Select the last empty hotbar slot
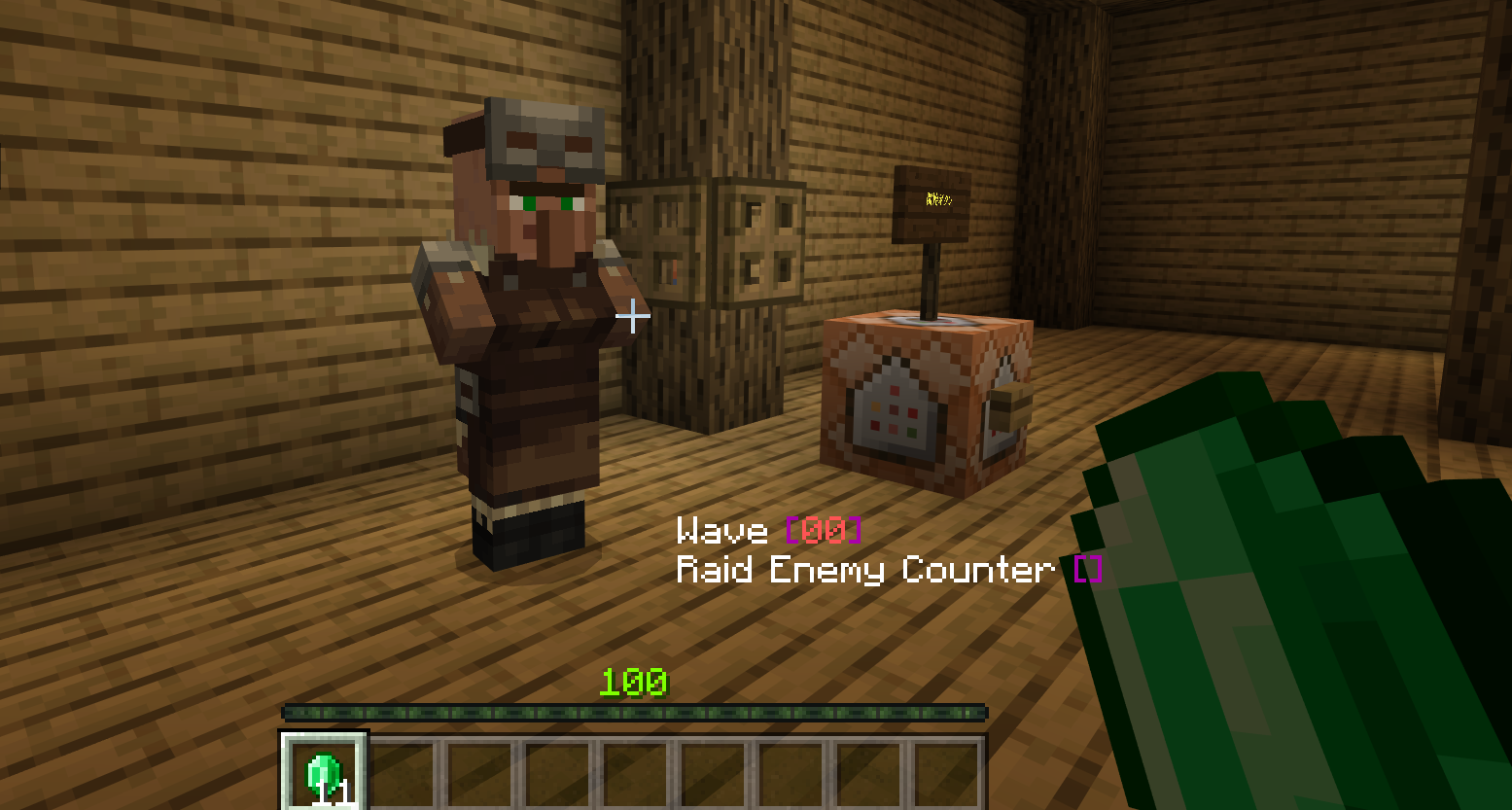This screenshot has height=810, width=1512. point(948,771)
